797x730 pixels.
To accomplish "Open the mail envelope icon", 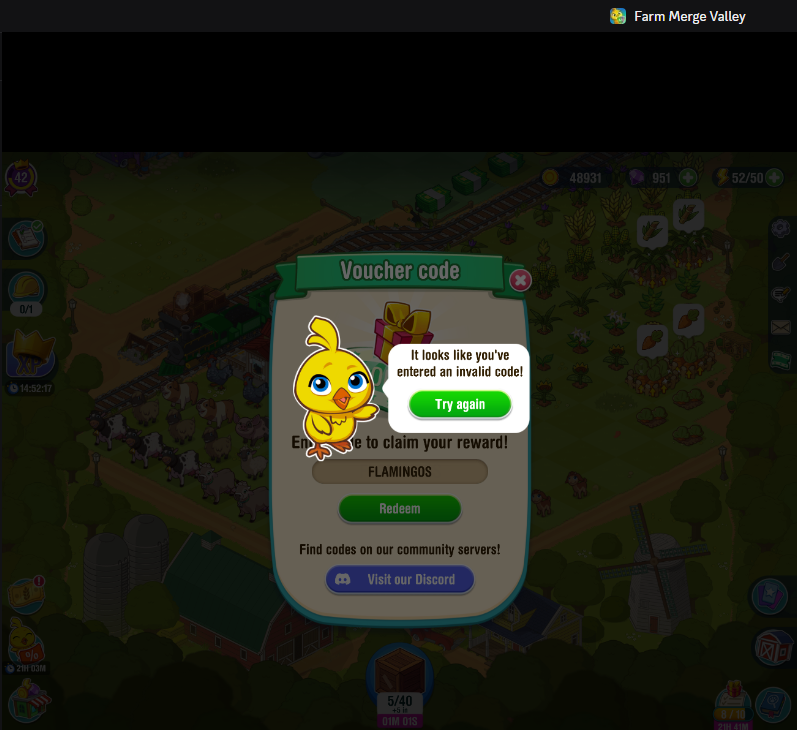I will pyautogui.click(x=780, y=327).
